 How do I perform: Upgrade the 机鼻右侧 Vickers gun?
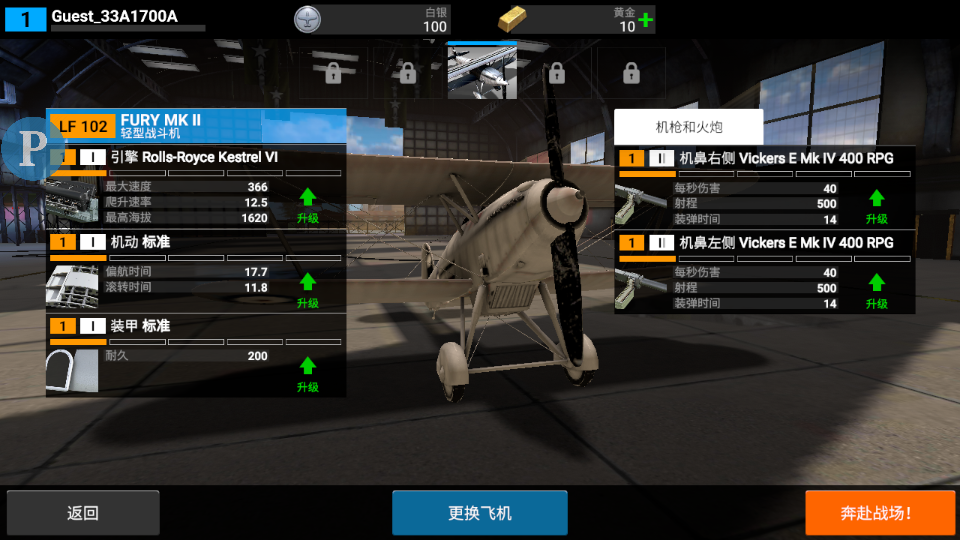[x=876, y=204]
